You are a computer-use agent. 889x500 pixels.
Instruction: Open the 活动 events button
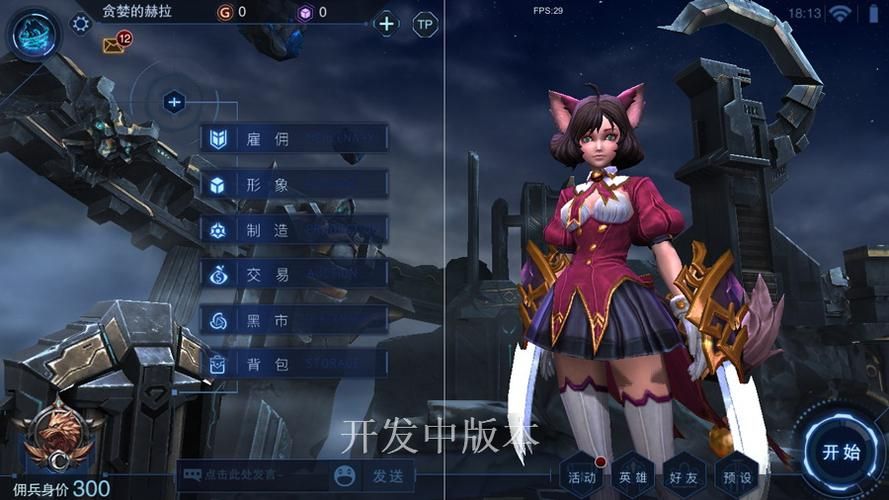(582, 477)
